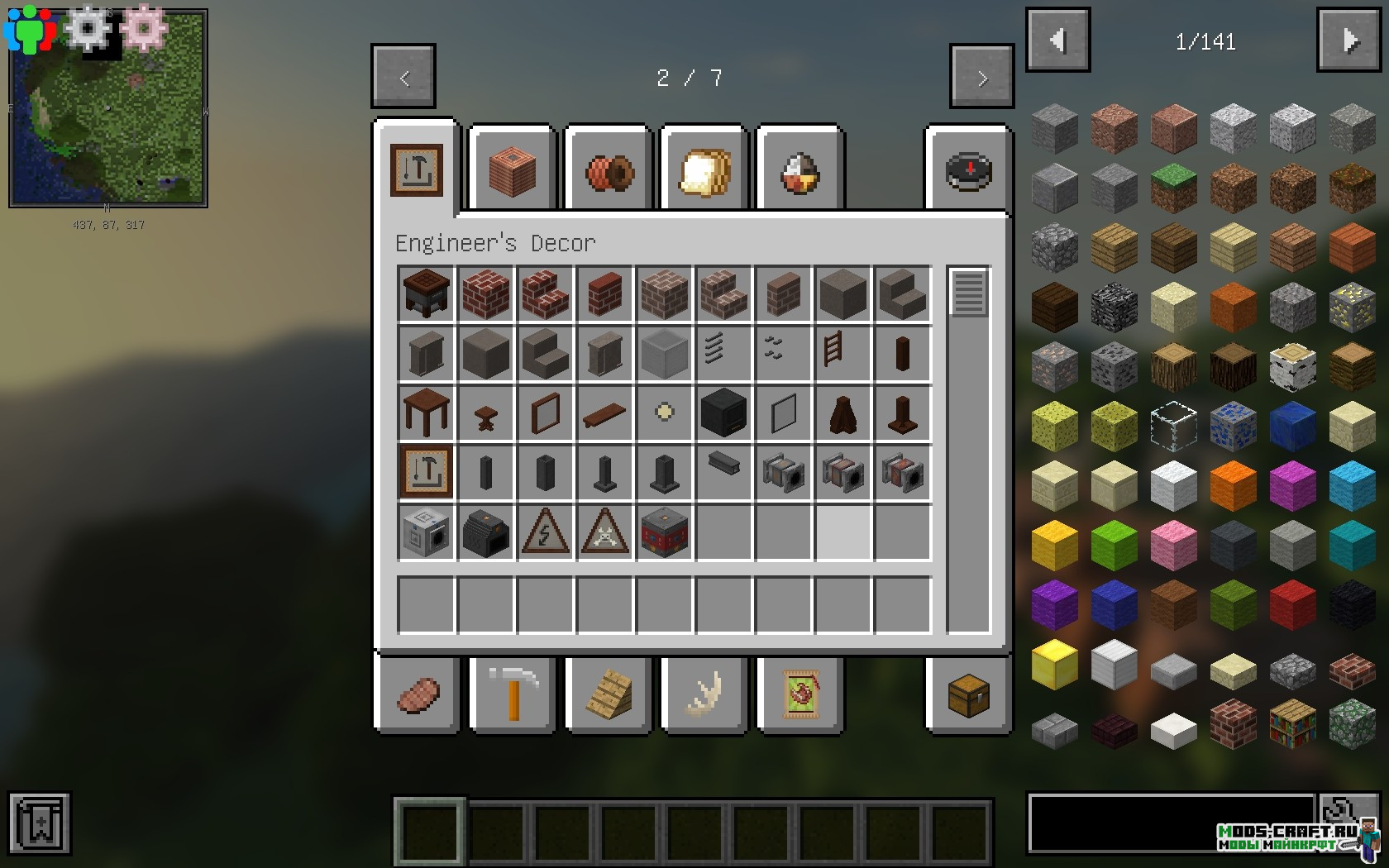Open the copper wire coil tab

click(x=609, y=173)
